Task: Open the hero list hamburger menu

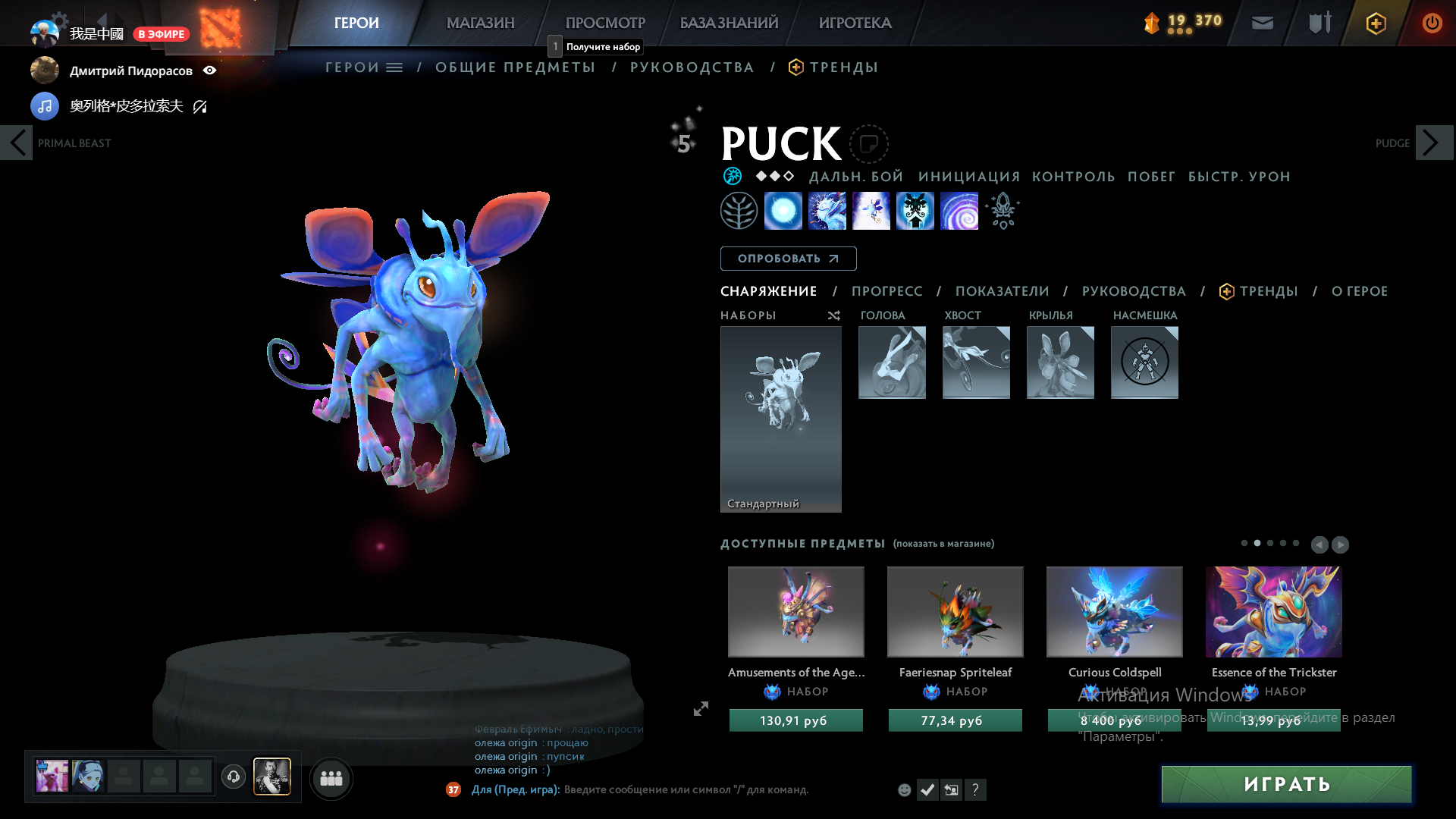Action: [x=394, y=67]
